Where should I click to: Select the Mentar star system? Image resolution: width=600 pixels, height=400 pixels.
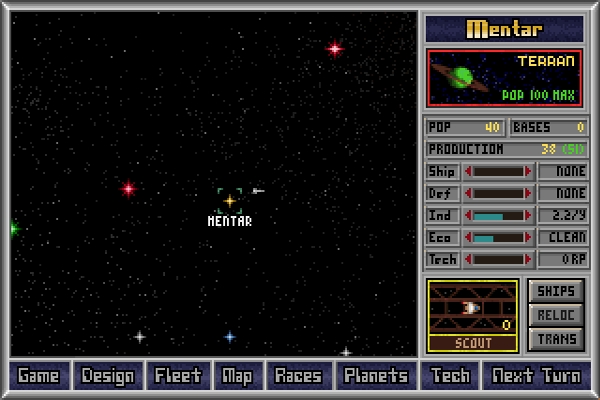pyautogui.click(x=229, y=201)
